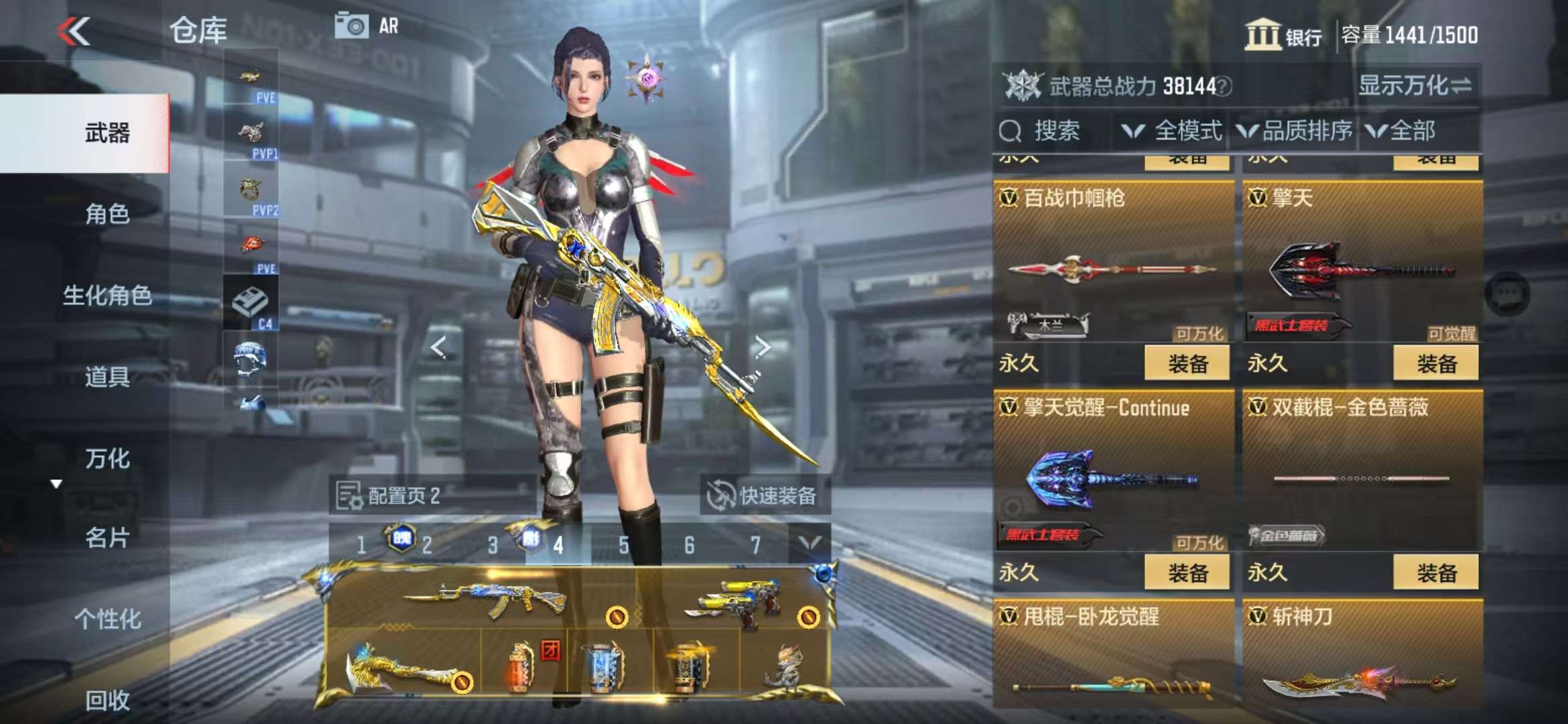This screenshot has width=1568, height=724.
Task: Switch to the 角色 character tab
Action: (x=107, y=215)
